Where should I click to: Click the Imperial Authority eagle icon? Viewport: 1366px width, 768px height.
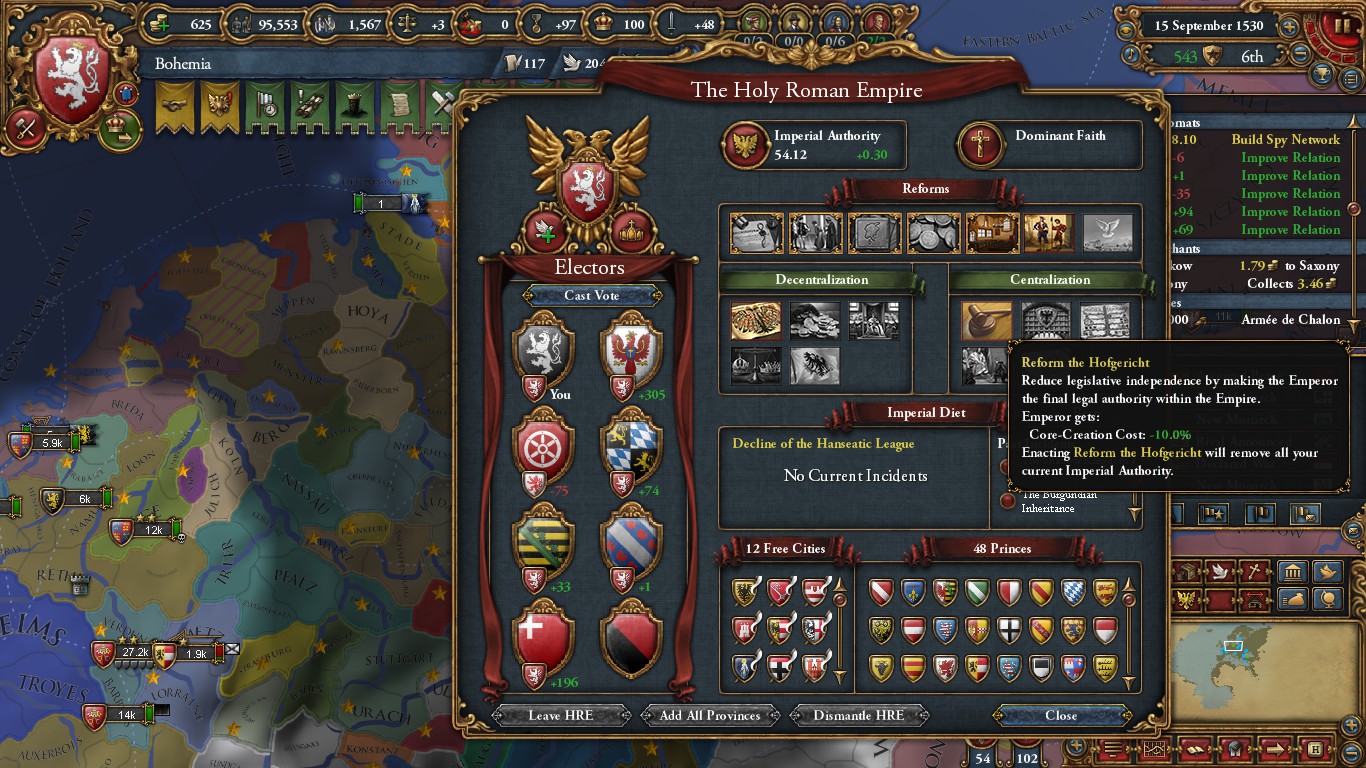[x=744, y=146]
